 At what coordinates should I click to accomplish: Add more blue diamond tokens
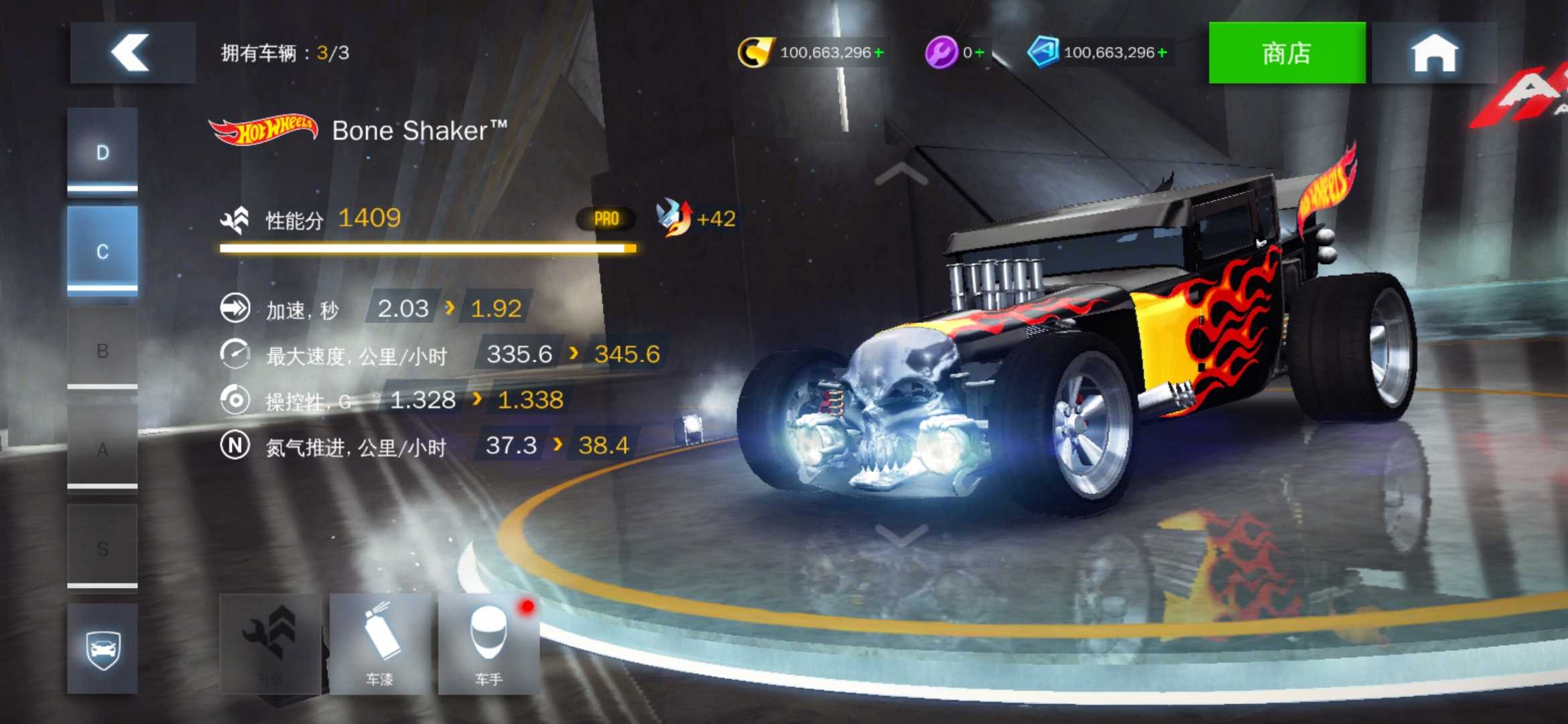[1162, 52]
